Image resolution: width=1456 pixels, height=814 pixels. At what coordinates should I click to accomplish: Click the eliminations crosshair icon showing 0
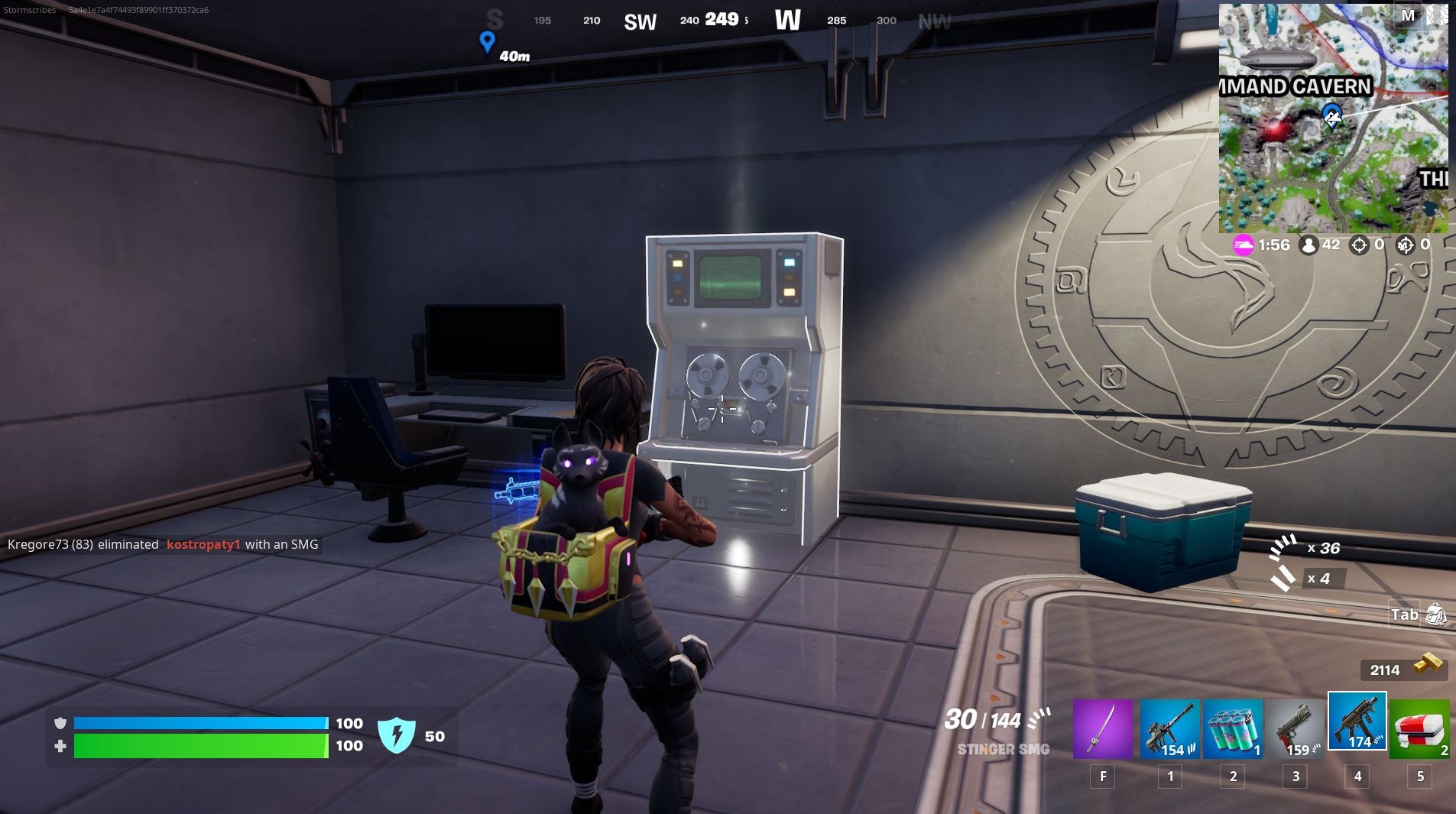(1358, 245)
